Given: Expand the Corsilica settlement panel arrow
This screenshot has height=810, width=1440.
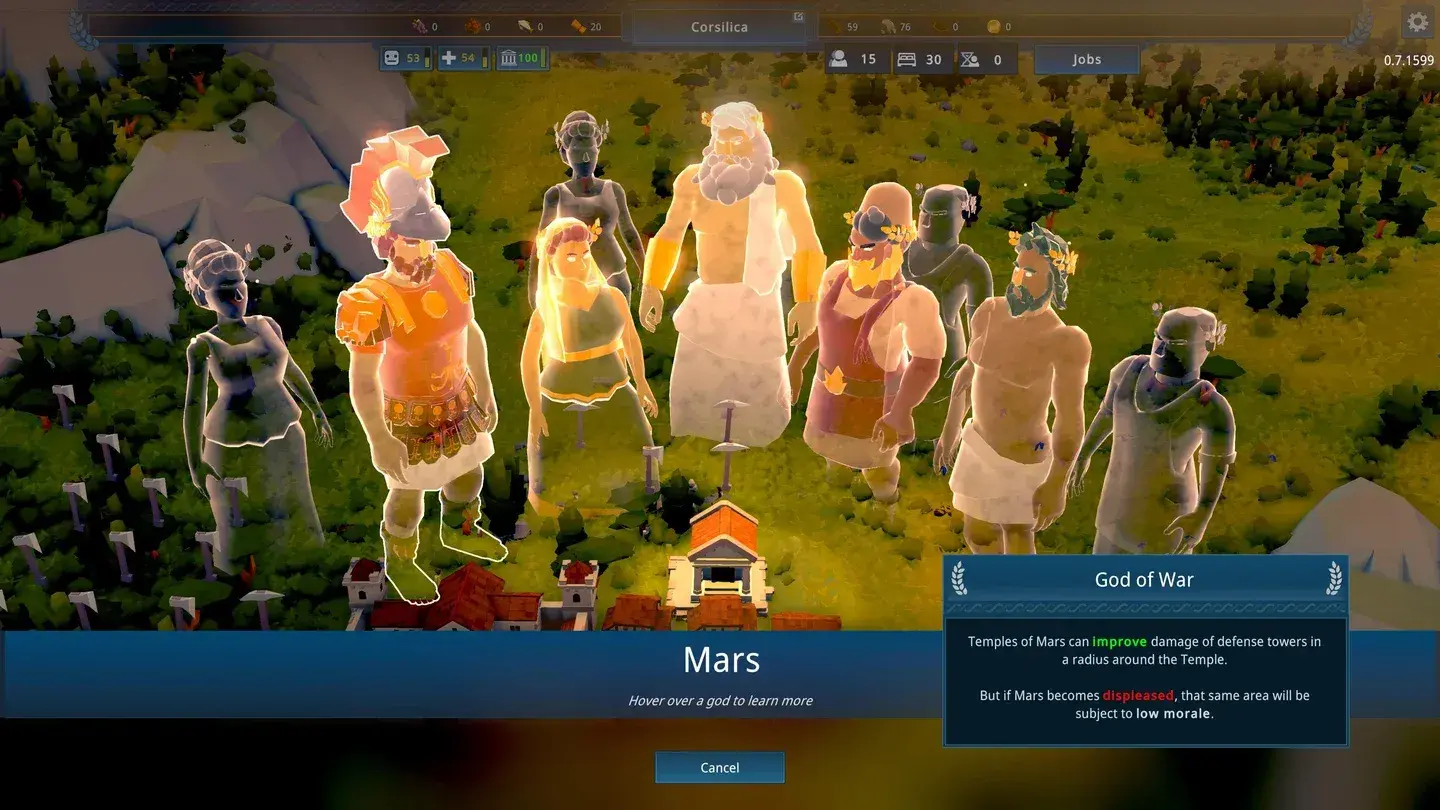Looking at the screenshot, I should [x=797, y=17].
